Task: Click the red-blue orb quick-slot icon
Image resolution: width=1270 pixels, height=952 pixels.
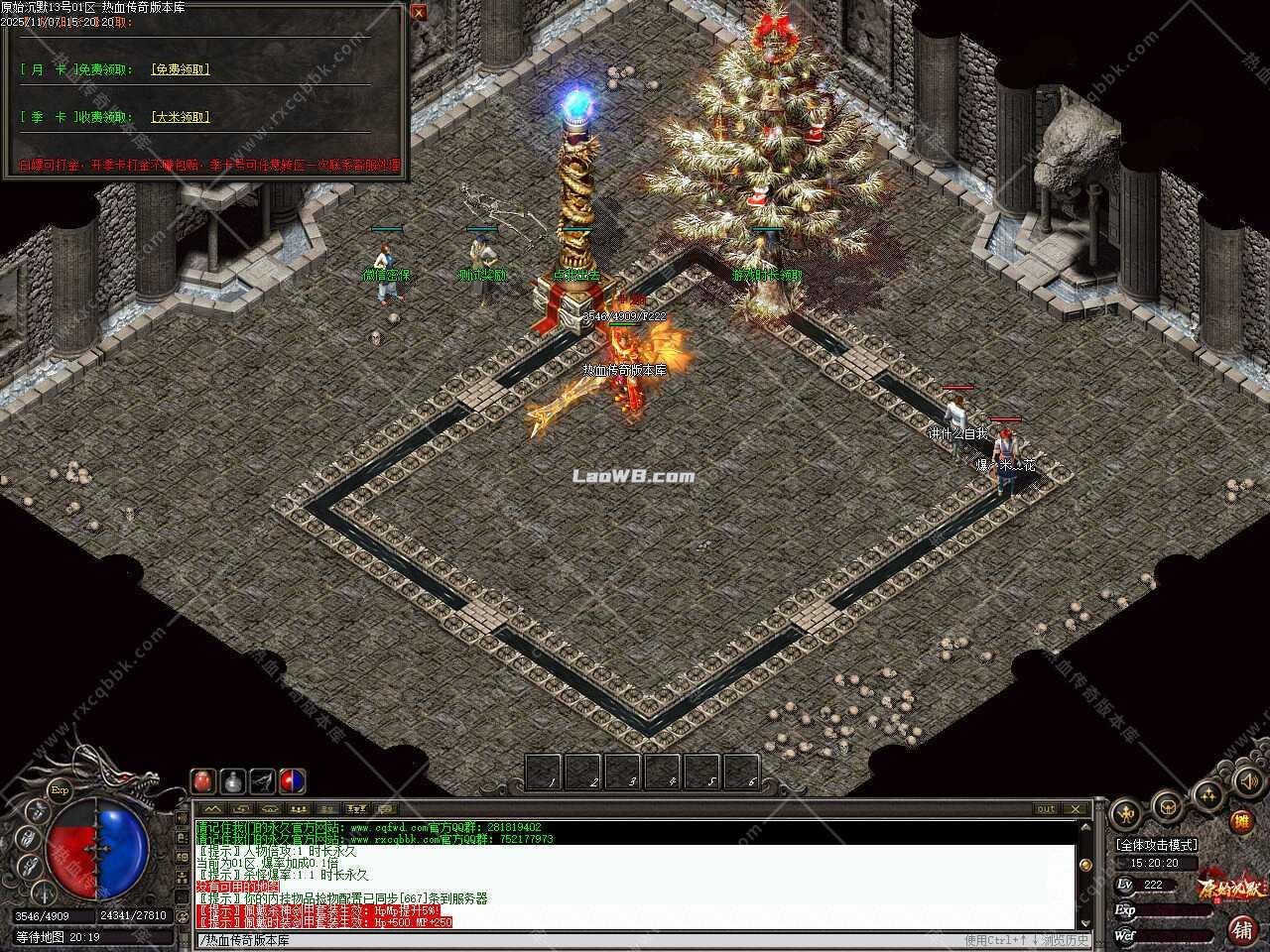Action: click(x=291, y=779)
